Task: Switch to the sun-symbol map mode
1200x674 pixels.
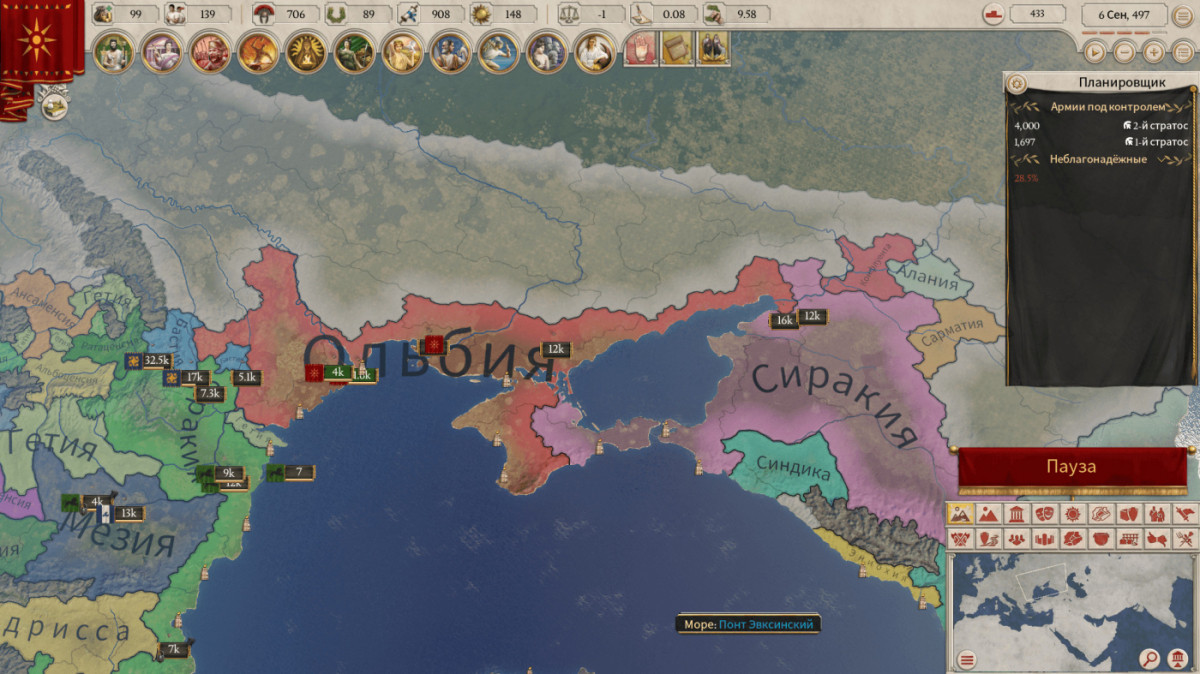Action: click(1072, 514)
